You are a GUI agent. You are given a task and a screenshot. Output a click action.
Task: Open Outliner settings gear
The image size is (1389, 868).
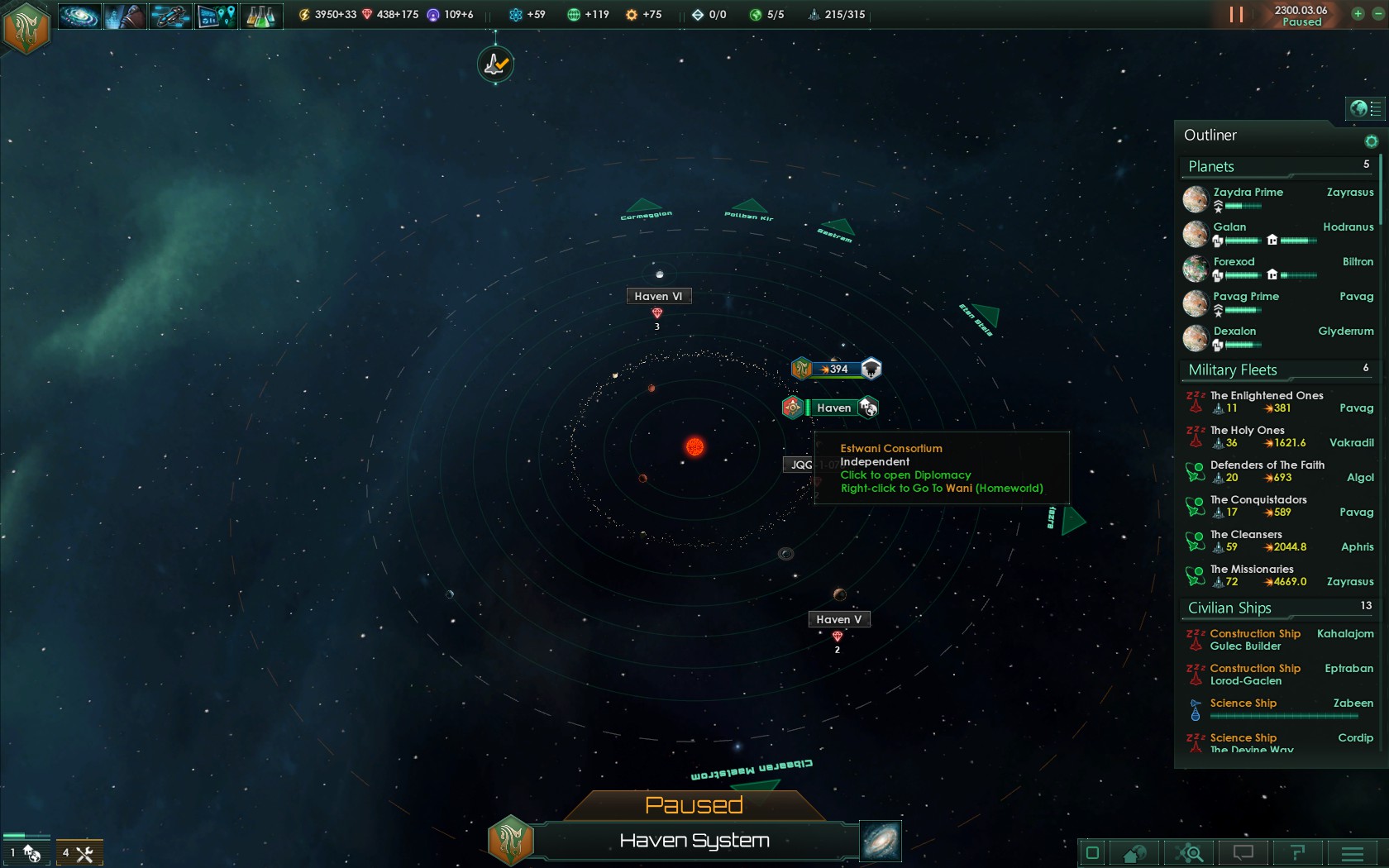pos(1371,141)
